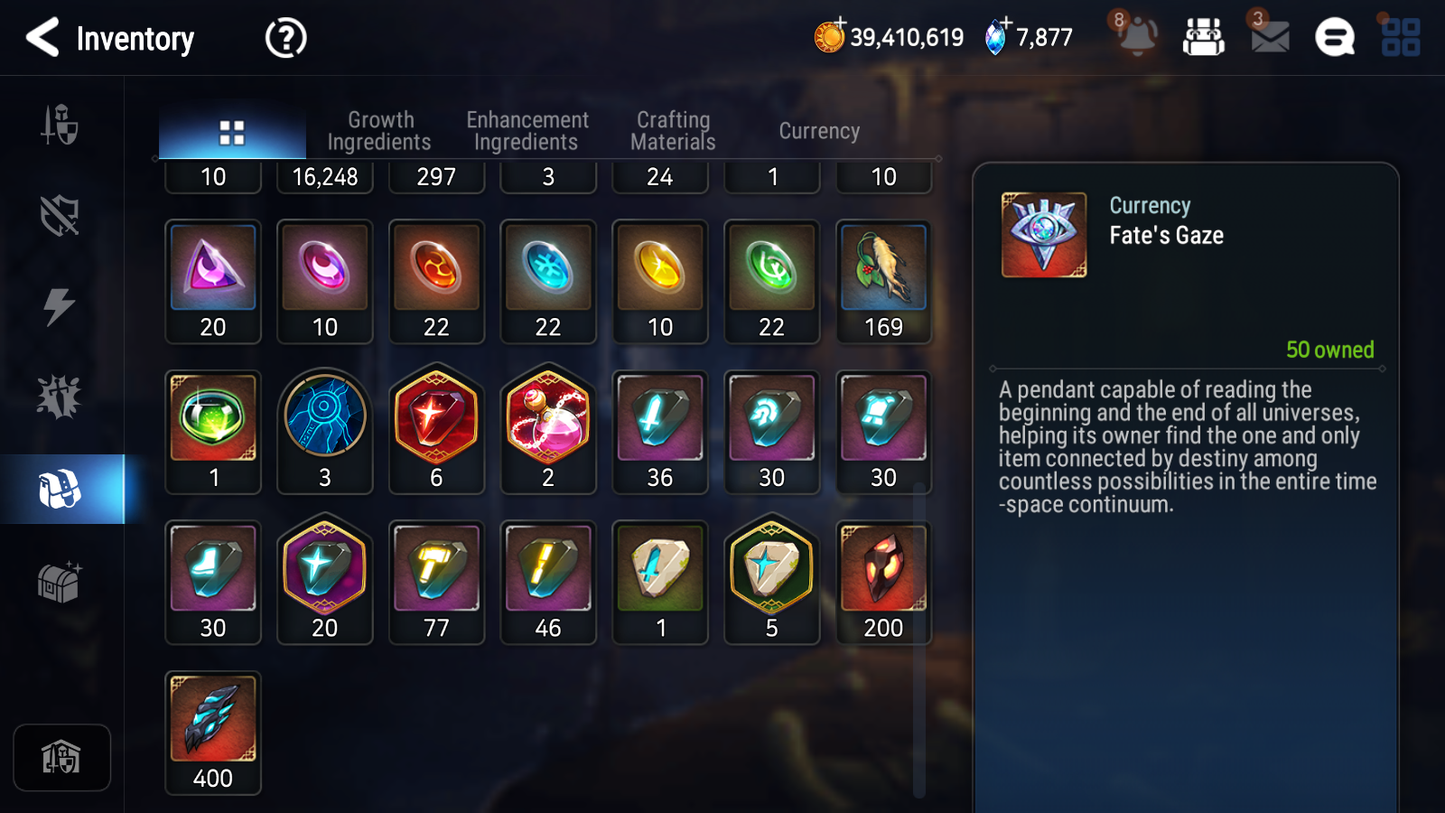Viewport: 1445px width, 813px height.
Task: Open the mailbox envelope icon
Action: tap(1269, 38)
